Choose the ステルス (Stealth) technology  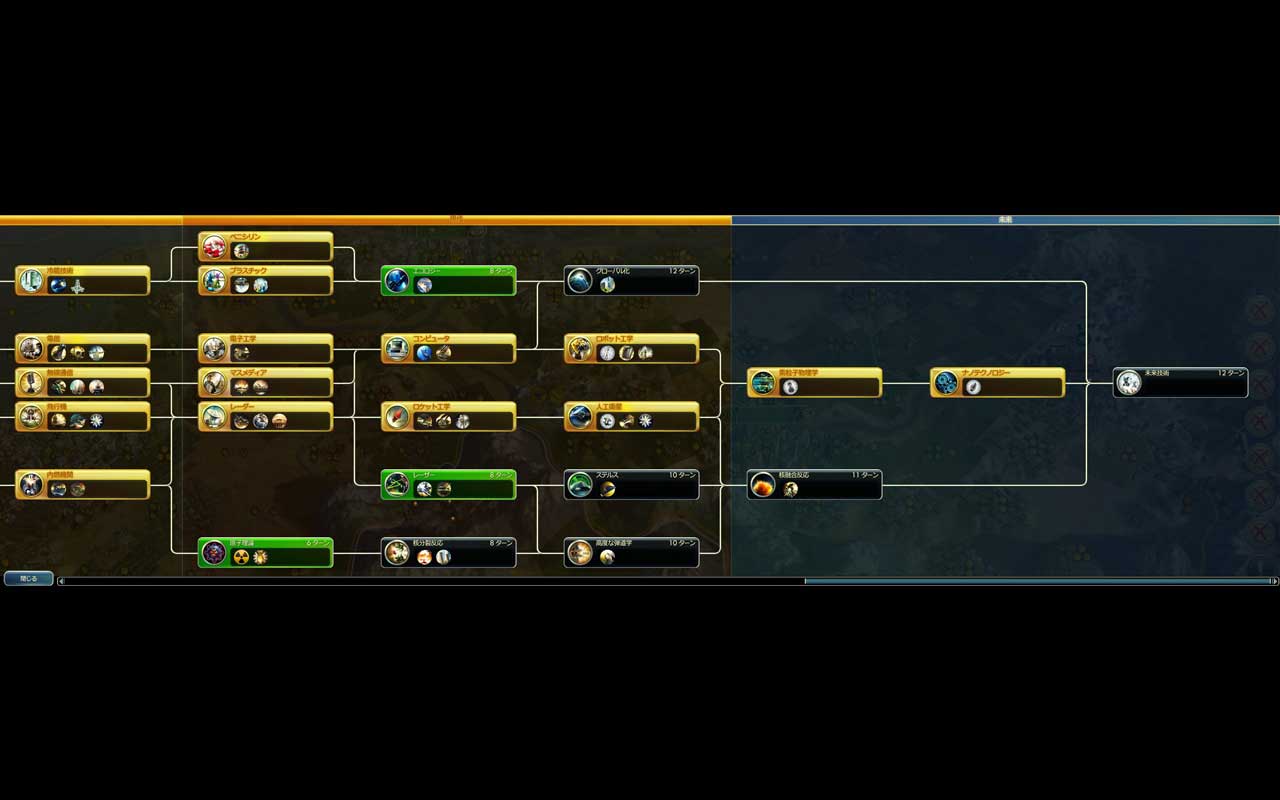click(632, 485)
